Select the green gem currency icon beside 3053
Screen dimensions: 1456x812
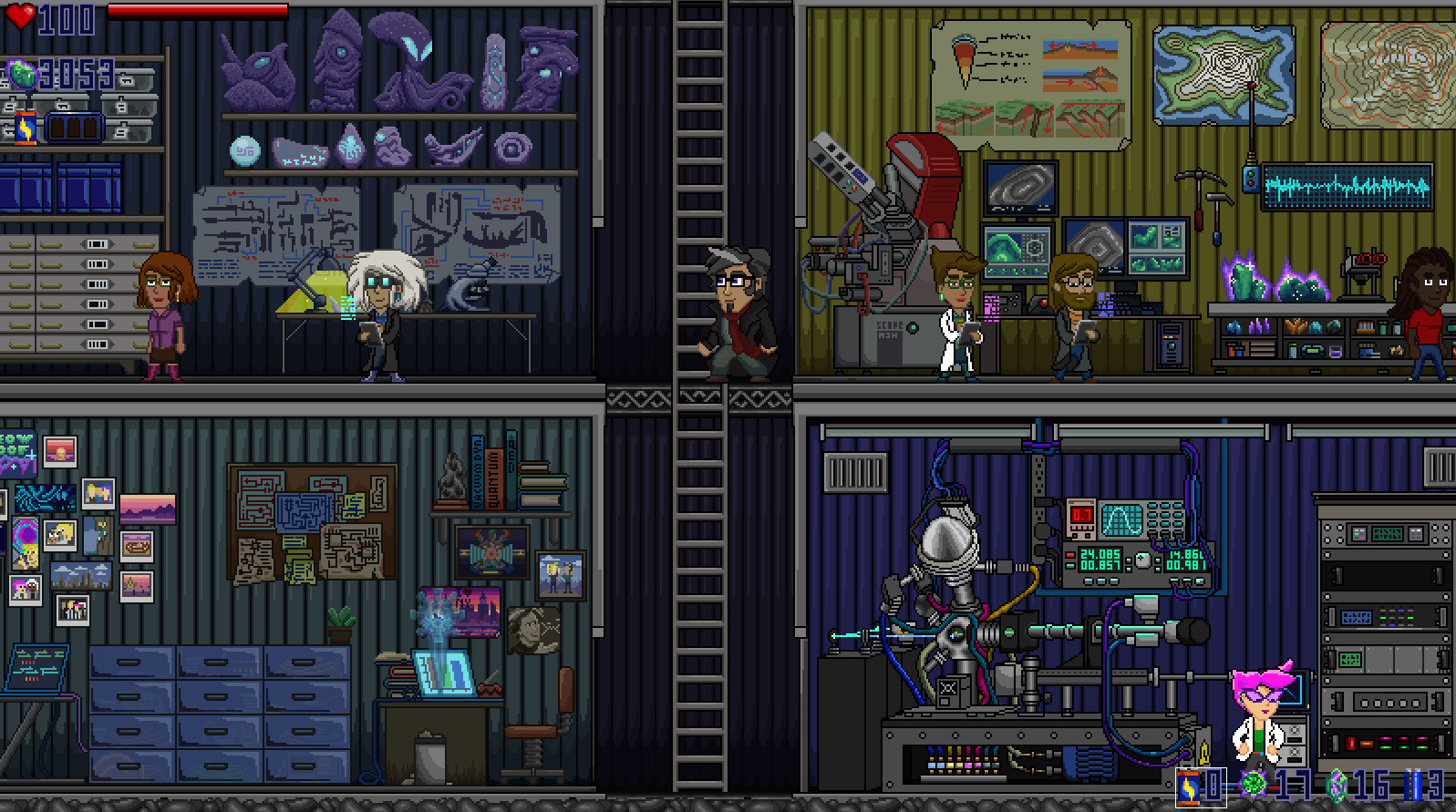click(x=22, y=73)
